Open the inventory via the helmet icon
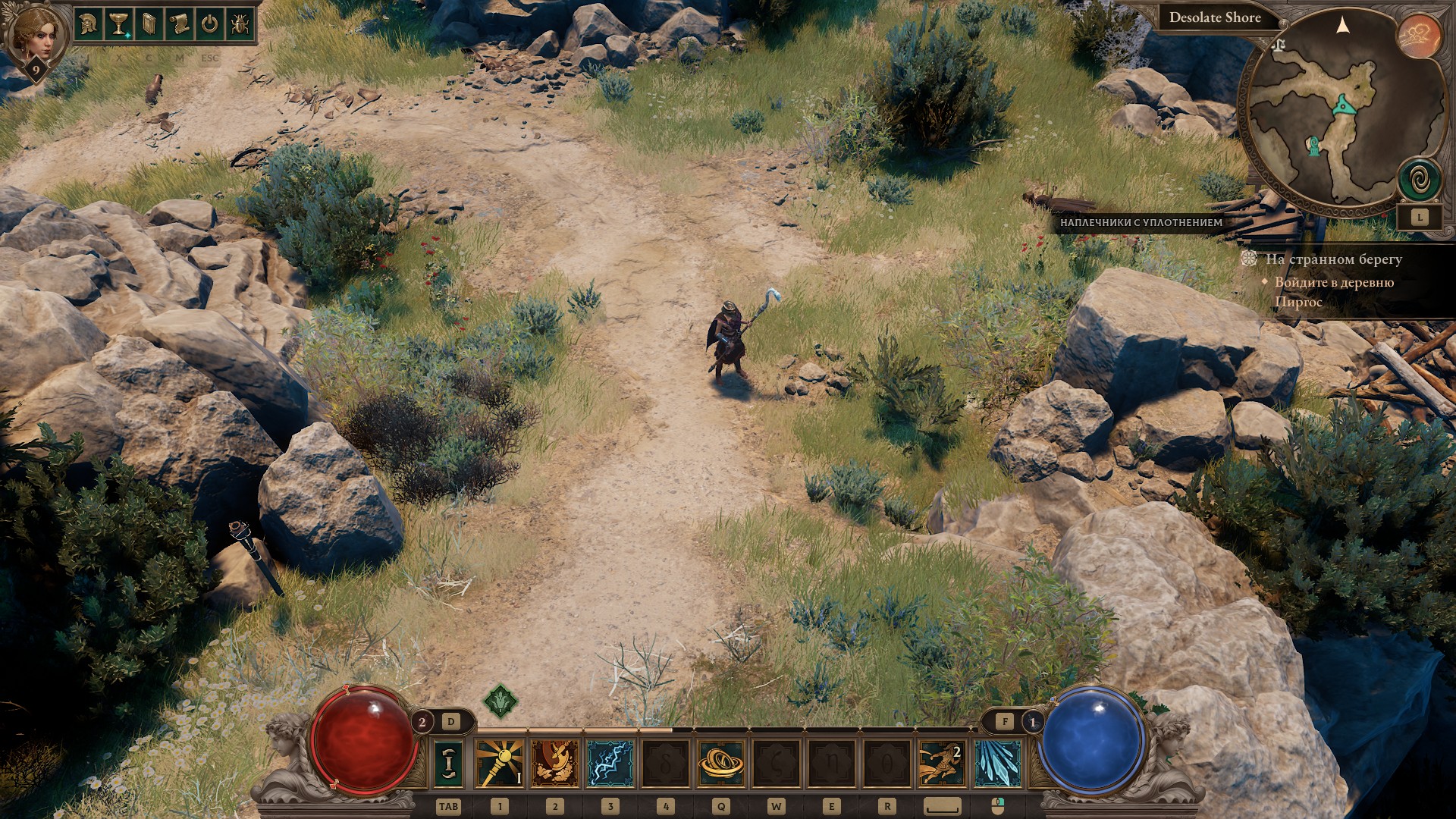Screen dimensions: 1456x819 [x=89, y=24]
